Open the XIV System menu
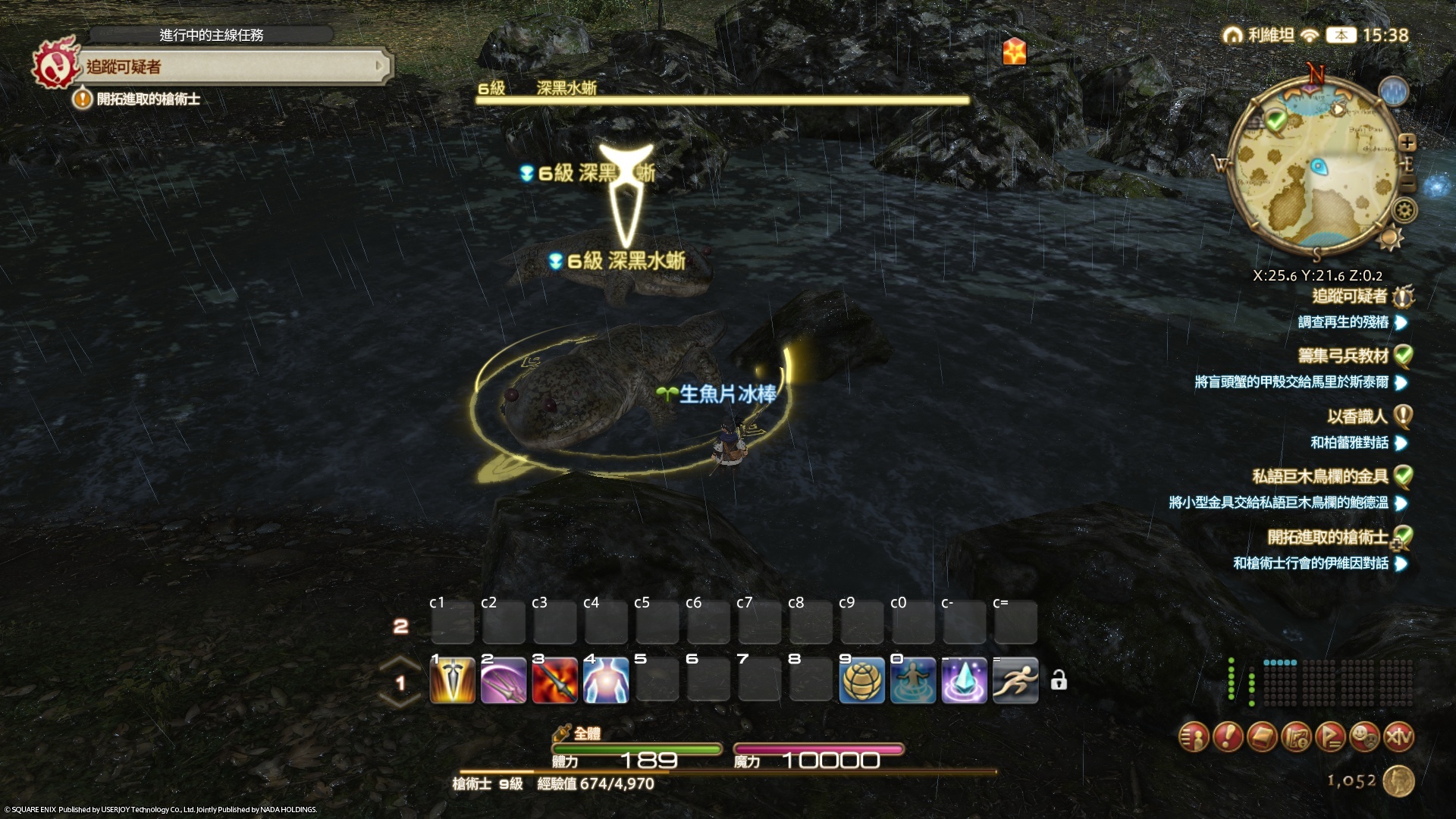This screenshot has width=1456, height=819. coord(1399,736)
